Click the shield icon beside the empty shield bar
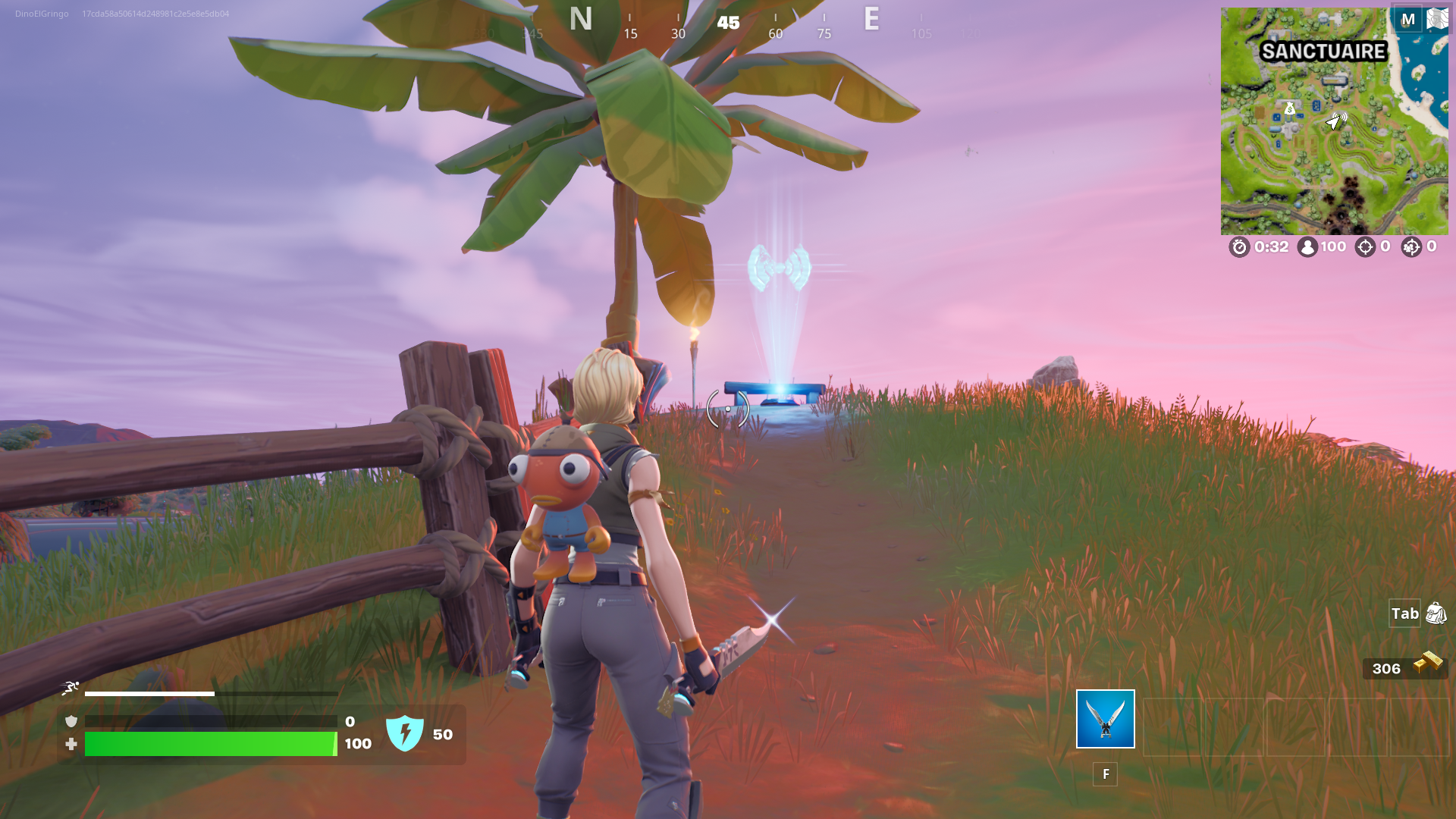Screen dimensions: 1456x819 (x=71, y=720)
